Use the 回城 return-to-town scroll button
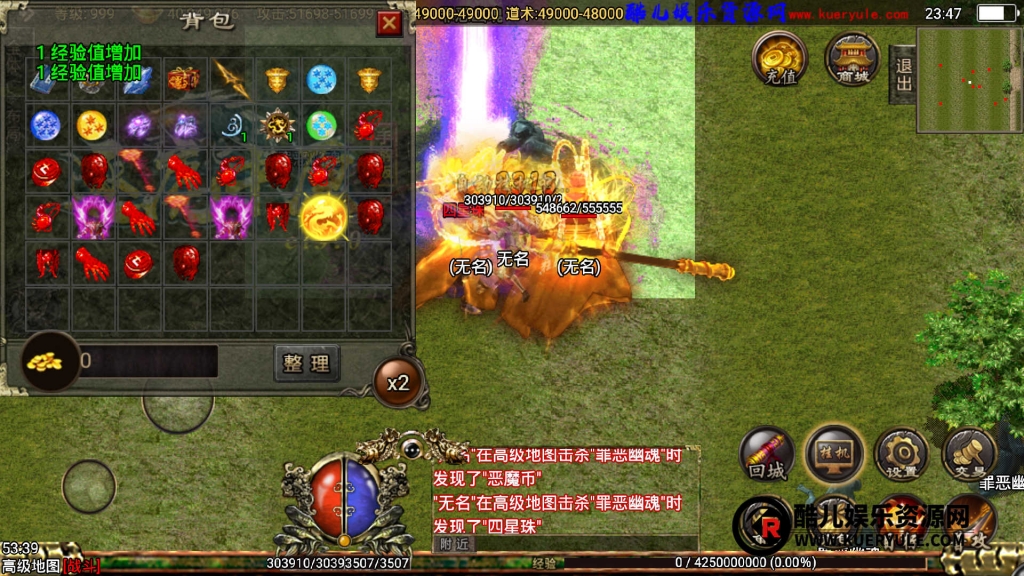The width and height of the screenshot is (1024, 576). [767, 456]
